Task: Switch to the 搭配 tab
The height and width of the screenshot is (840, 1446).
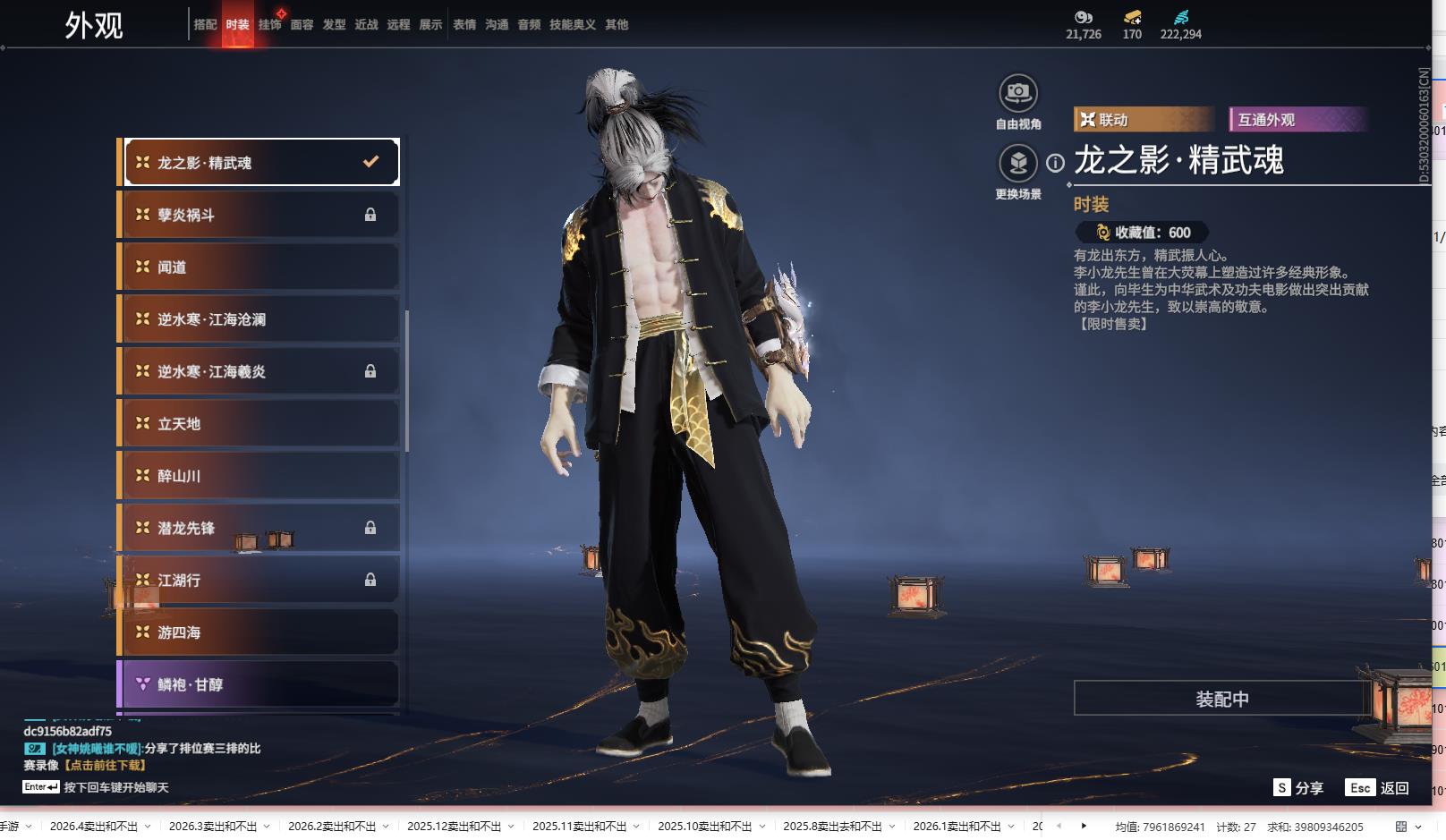Action: (x=205, y=25)
